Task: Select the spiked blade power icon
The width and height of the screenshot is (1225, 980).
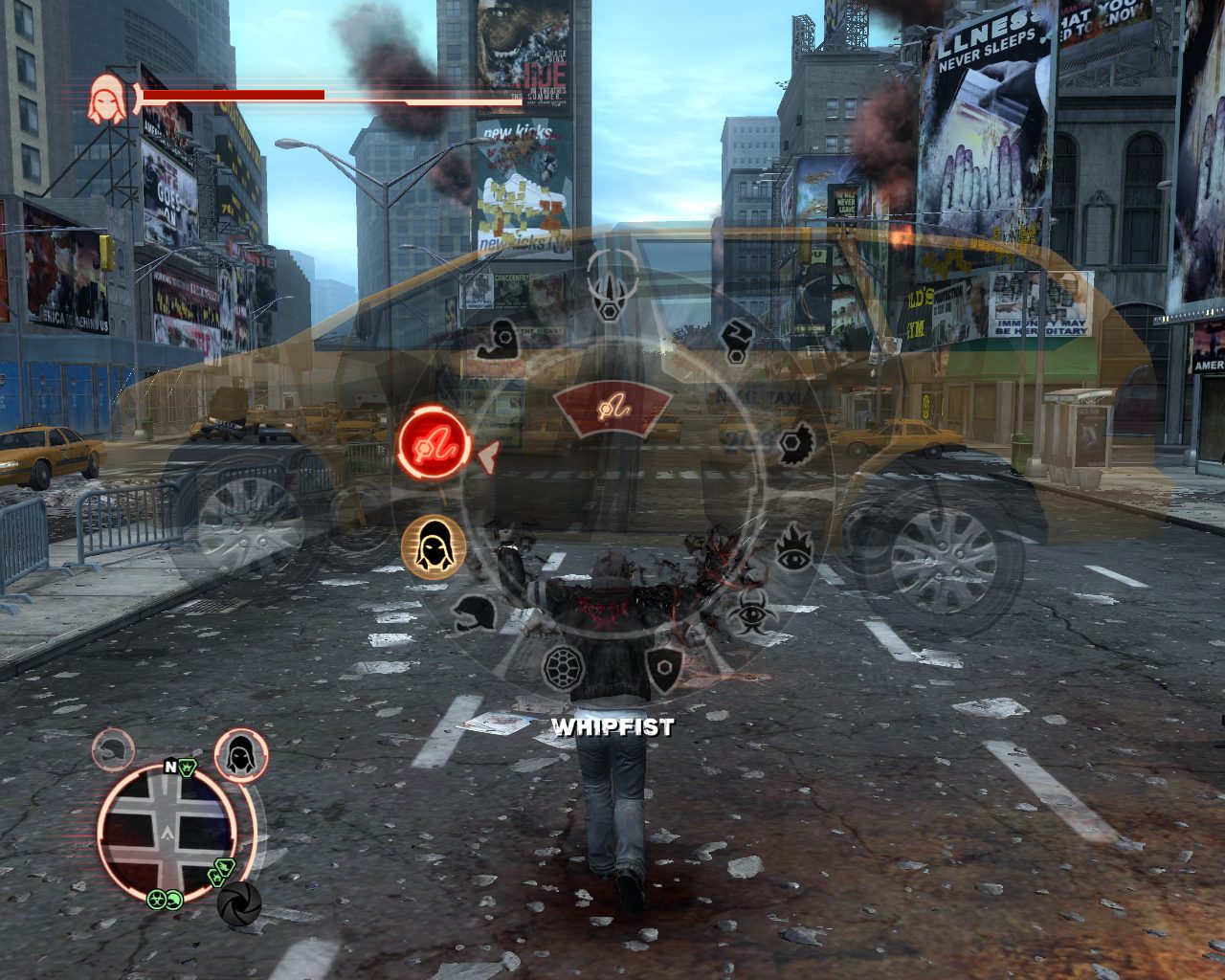Action: click(792, 444)
